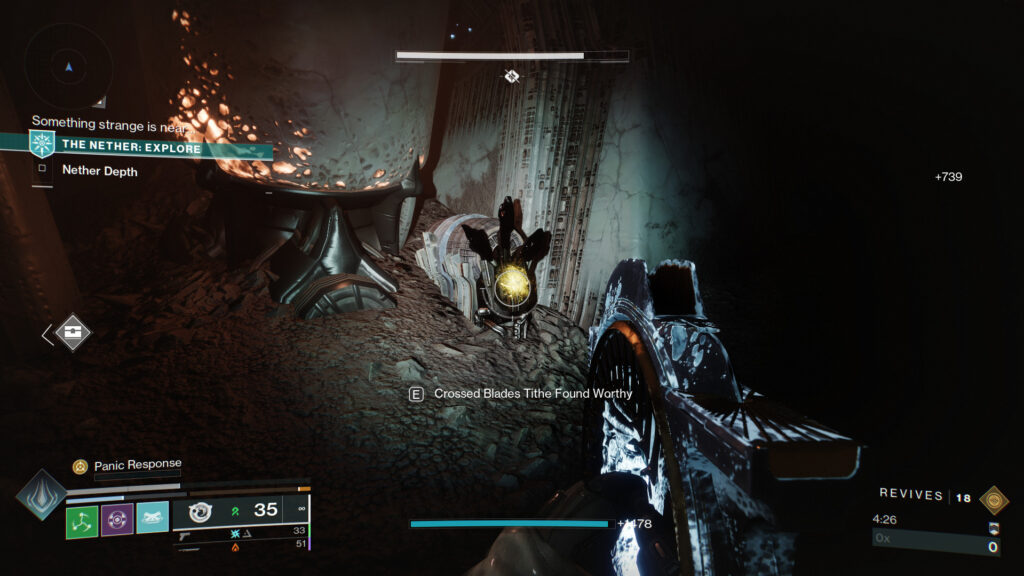Viewport: 1024px width, 576px height.
Task: Click the boss marker icon under health bar
Action: [x=512, y=76]
